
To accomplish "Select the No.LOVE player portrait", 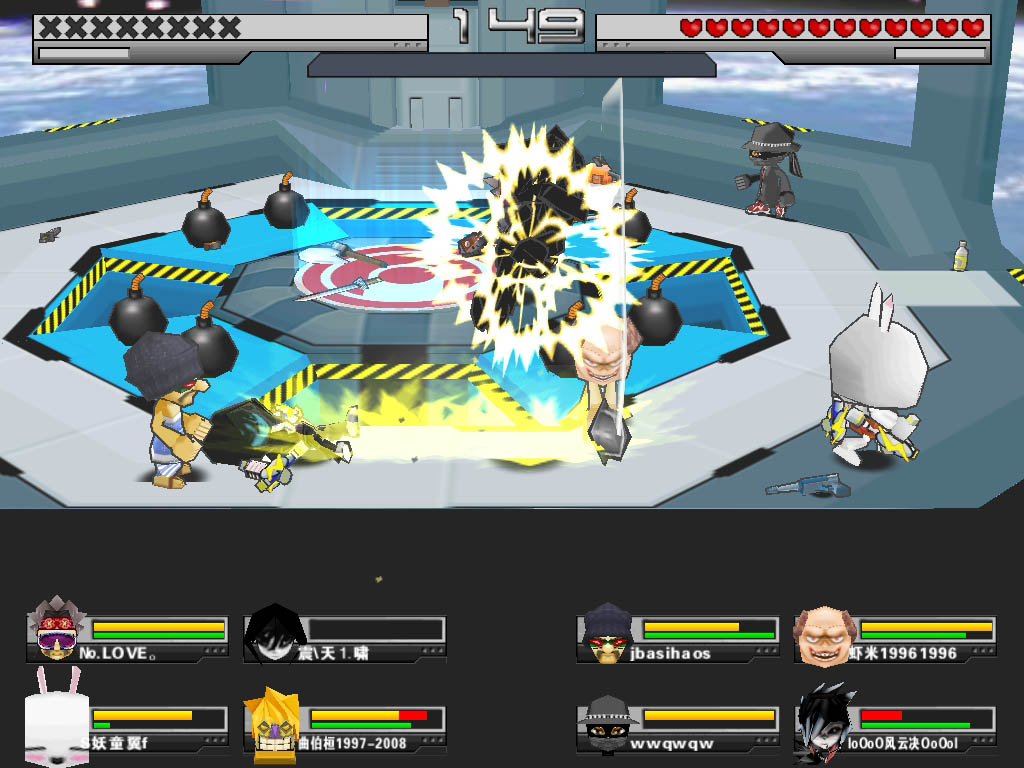I will click(57, 632).
